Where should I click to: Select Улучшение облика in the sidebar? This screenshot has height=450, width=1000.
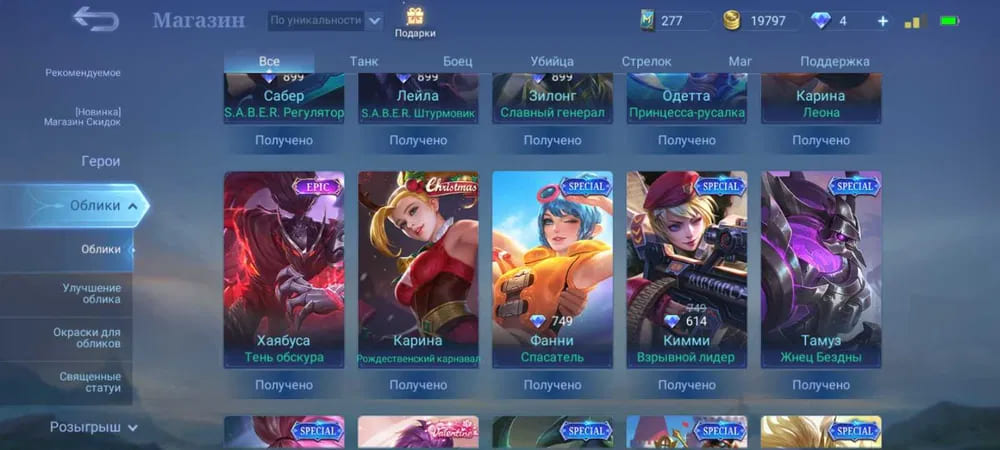[91, 293]
